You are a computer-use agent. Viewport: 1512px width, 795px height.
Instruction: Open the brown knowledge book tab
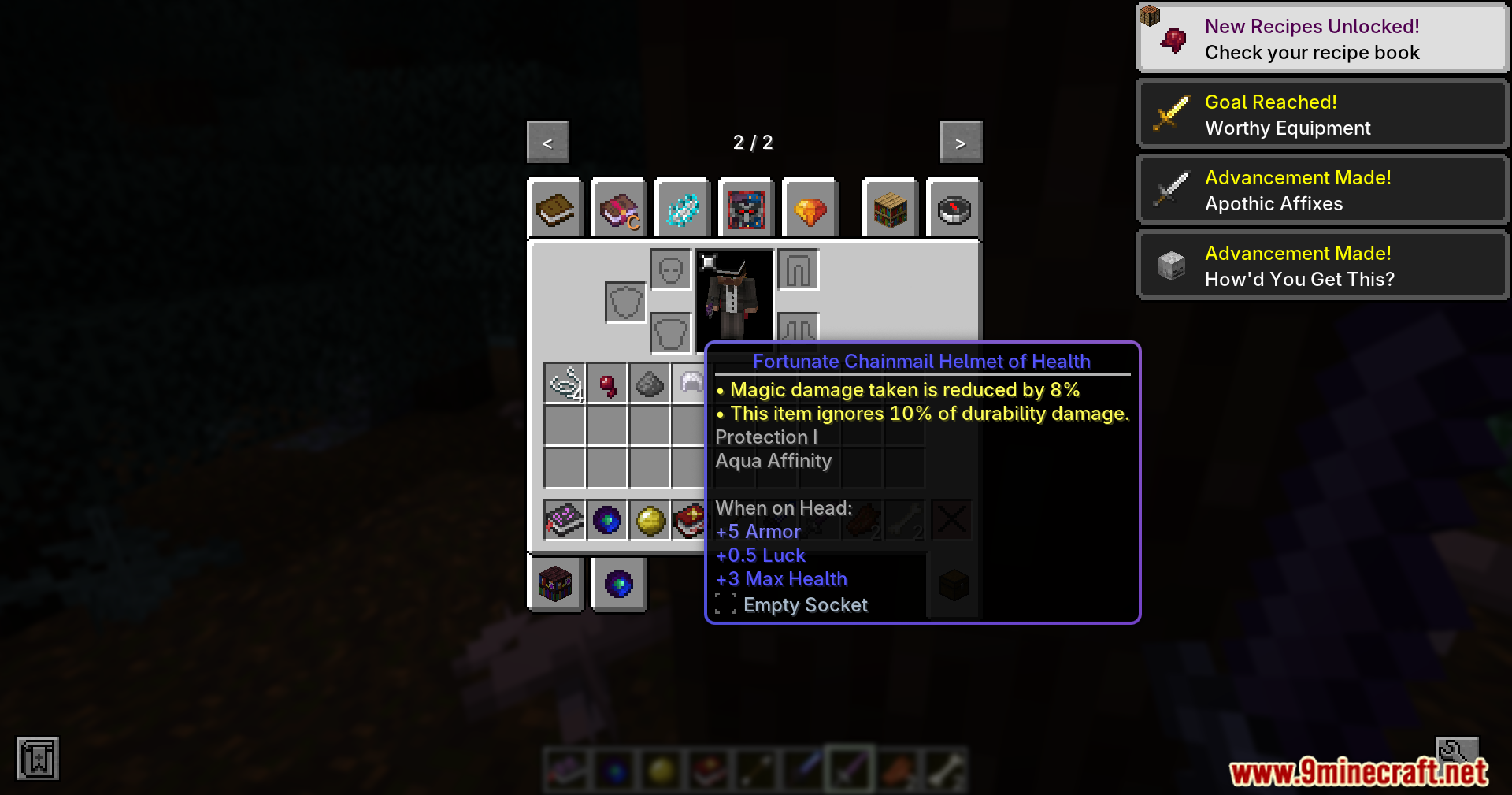556,207
